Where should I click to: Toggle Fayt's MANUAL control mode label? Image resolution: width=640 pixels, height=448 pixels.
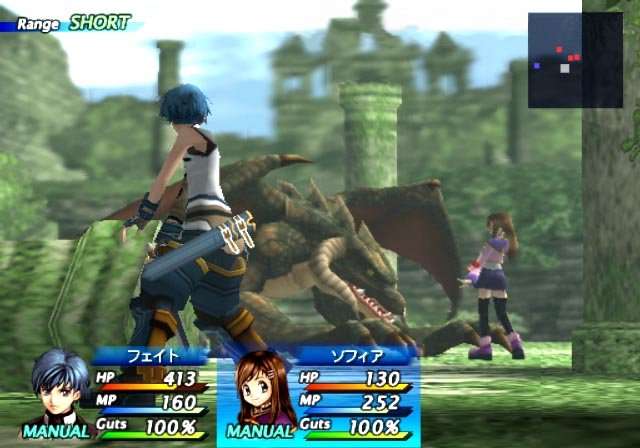coord(56,432)
